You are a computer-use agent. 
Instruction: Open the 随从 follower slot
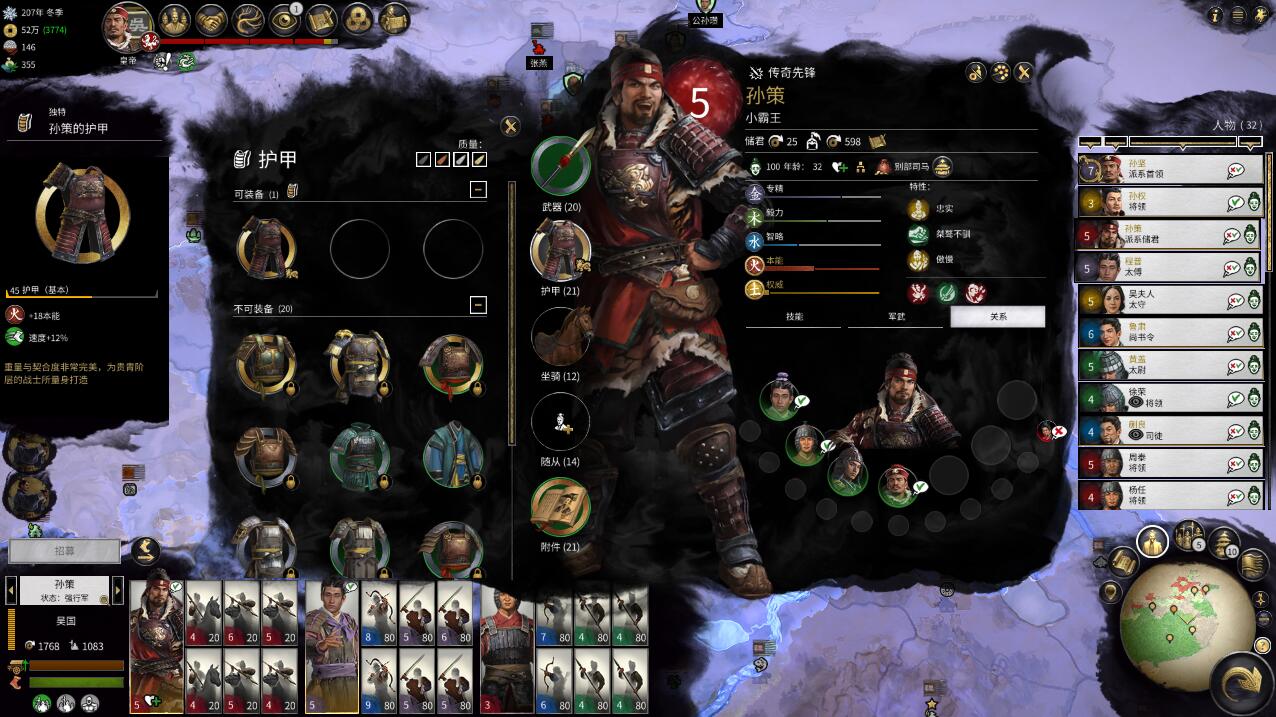point(560,421)
